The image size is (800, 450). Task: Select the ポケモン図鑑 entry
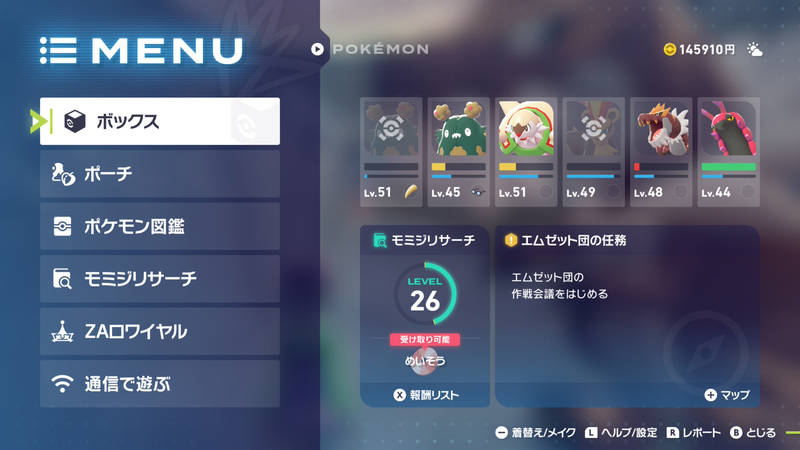click(x=160, y=227)
